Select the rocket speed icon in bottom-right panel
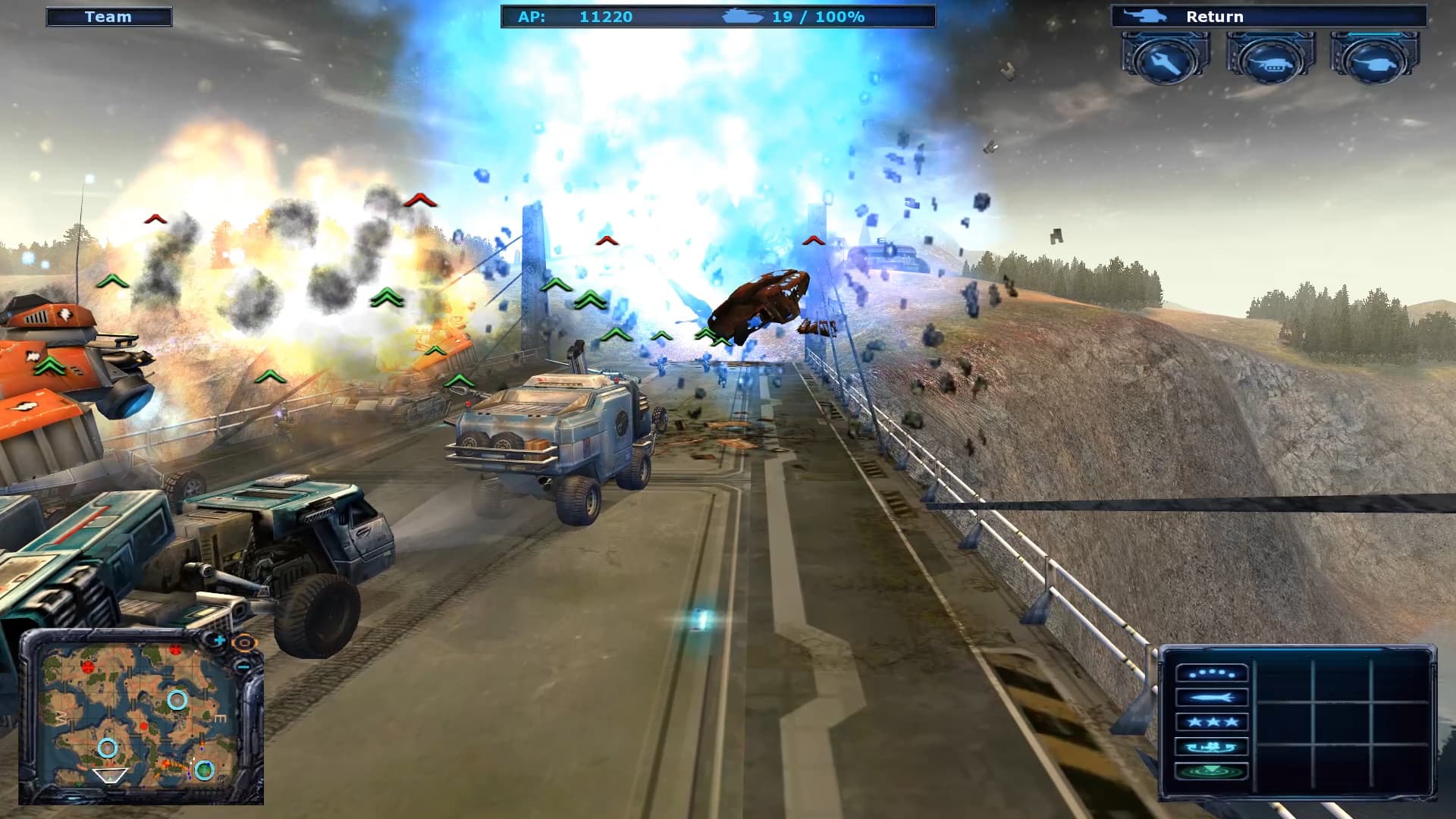The height and width of the screenshot is (819, 1456). 1211,698
